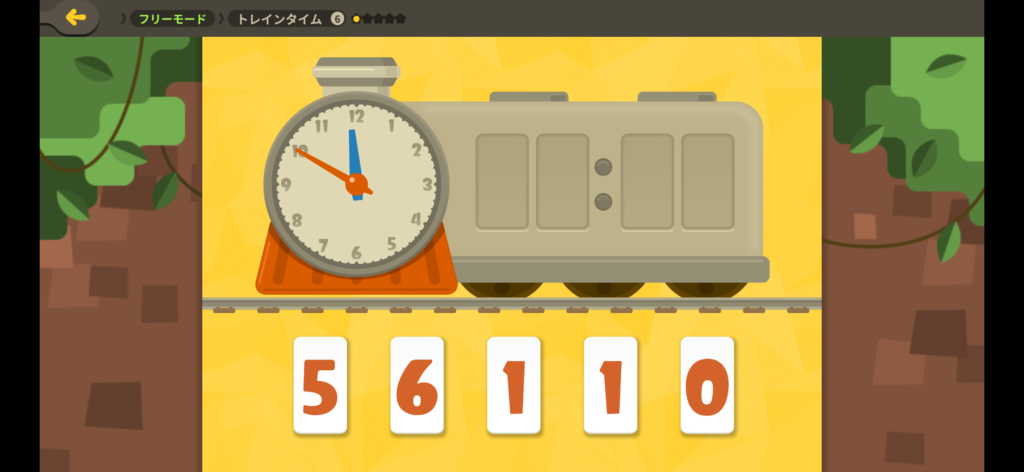The width and height of the screenshot is (1024, 472).
Task: Open the フリーモード breadcrumb
Action: coord(172,18)
